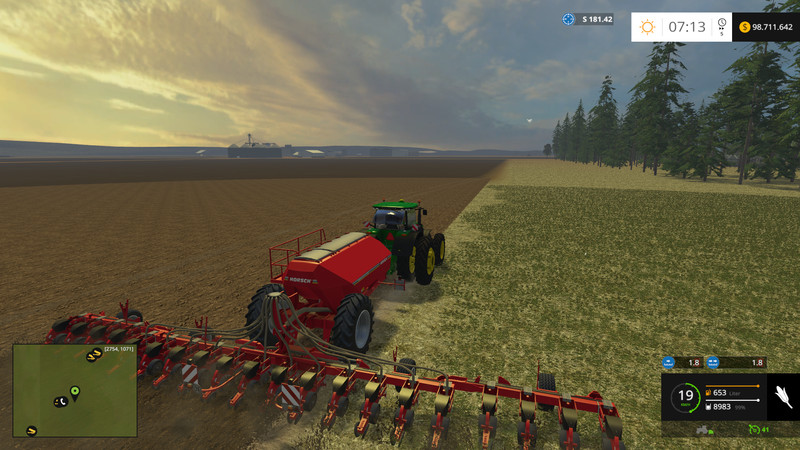Image resolution: width=800 pixels, height=450 pixels.
Task: Click the clock time-scale icon
Action: [x=721, y=25]
